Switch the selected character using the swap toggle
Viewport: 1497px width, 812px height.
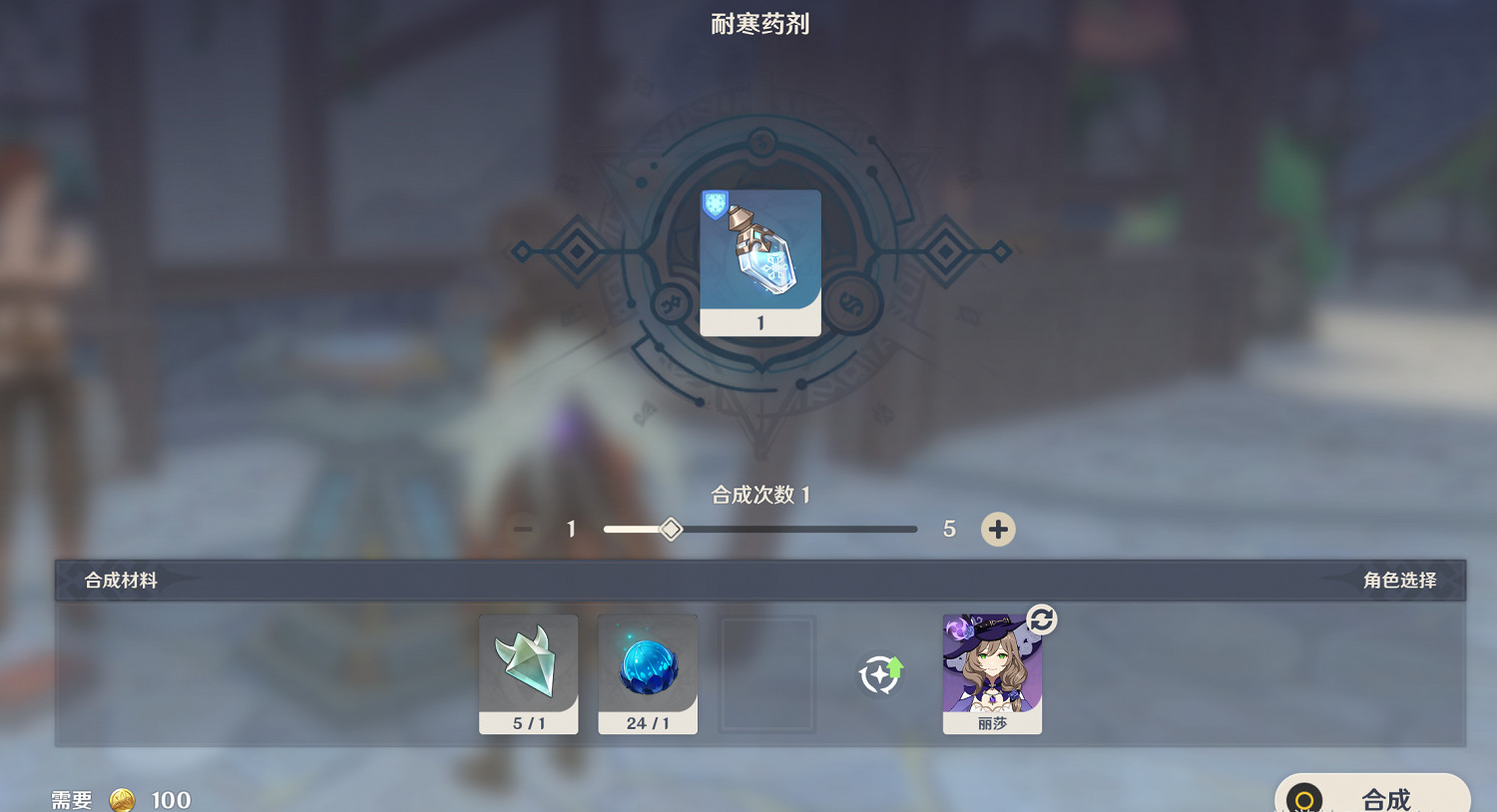pyautogui.click(x=1039, y=619)
